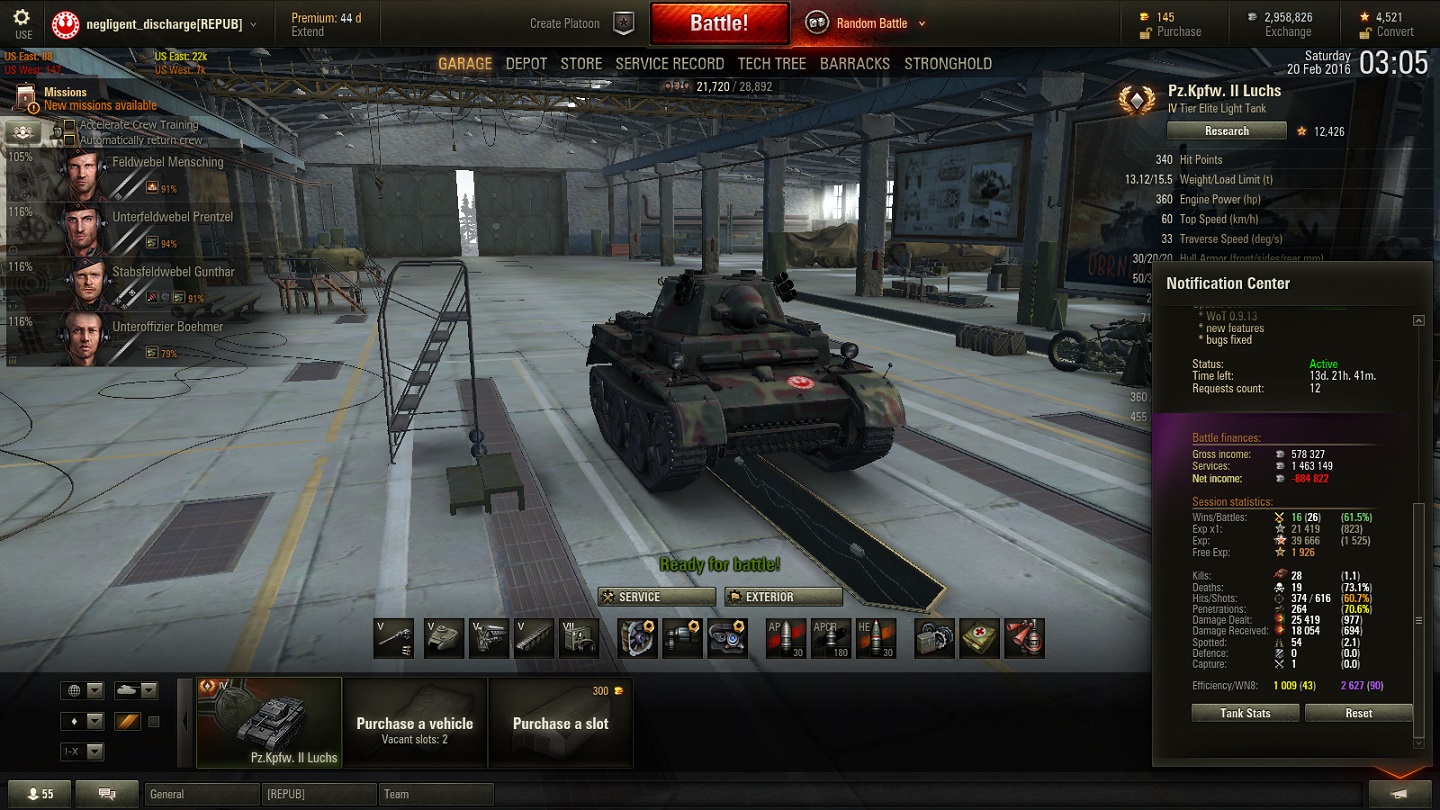This screenshot has width=1440, height=810.
Task: Open the Barracks tab
Action: (x=854, y=63)
